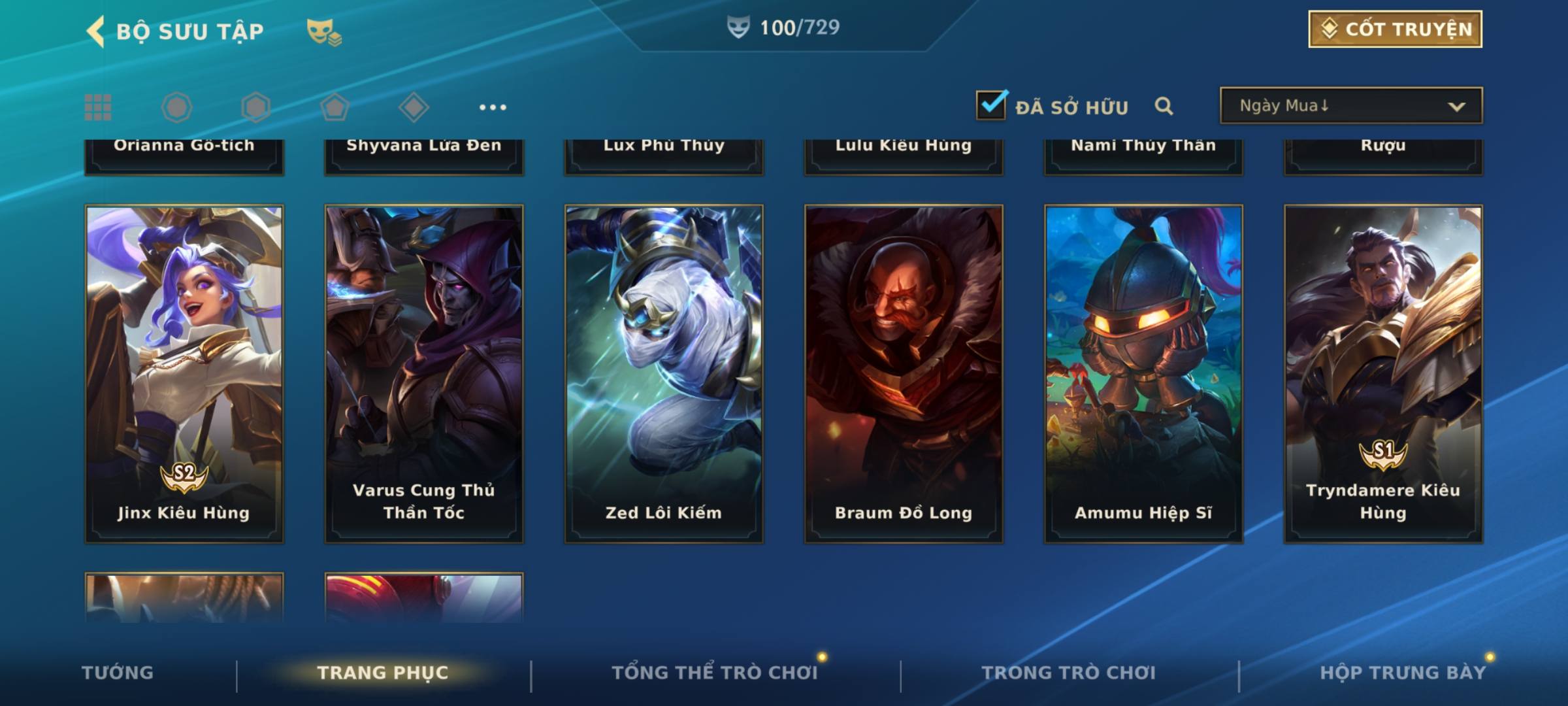The image size is (1568, 706).
Task: Expand the Ngày Mua sort dropdown
Action: coord(1351,106)
